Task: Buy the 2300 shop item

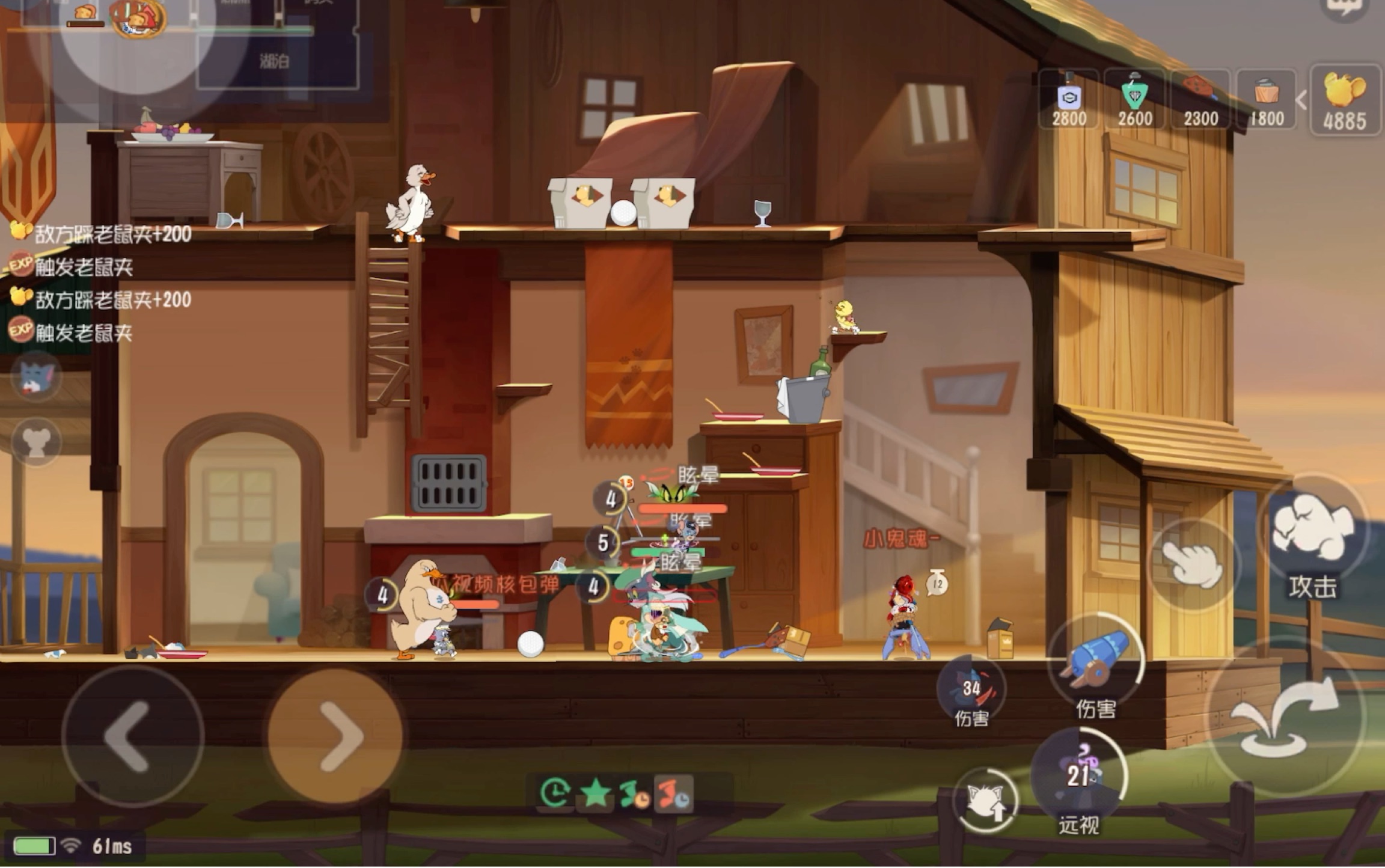Action: (1200, 100)
